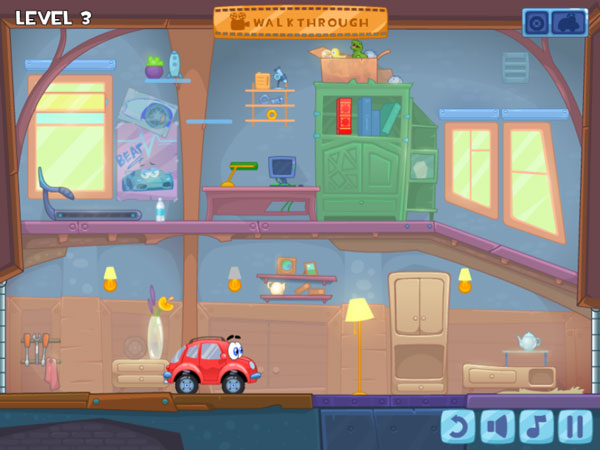Toggle sound effects with the speaker button

497,427
